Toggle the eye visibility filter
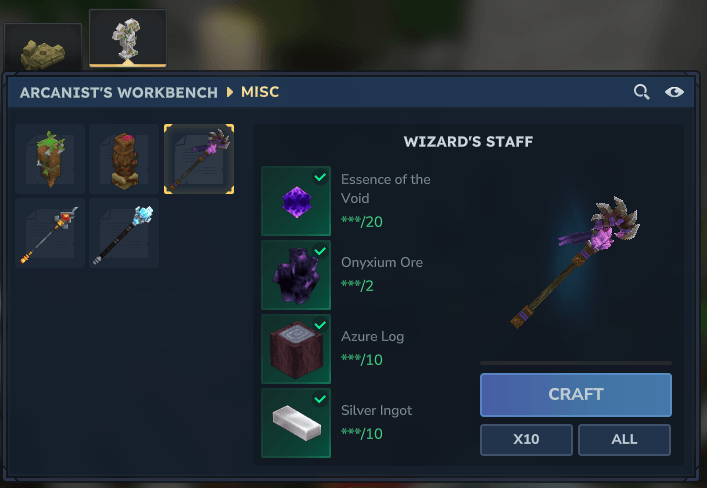This screenshot has height=488, width=707. point(675,92)
